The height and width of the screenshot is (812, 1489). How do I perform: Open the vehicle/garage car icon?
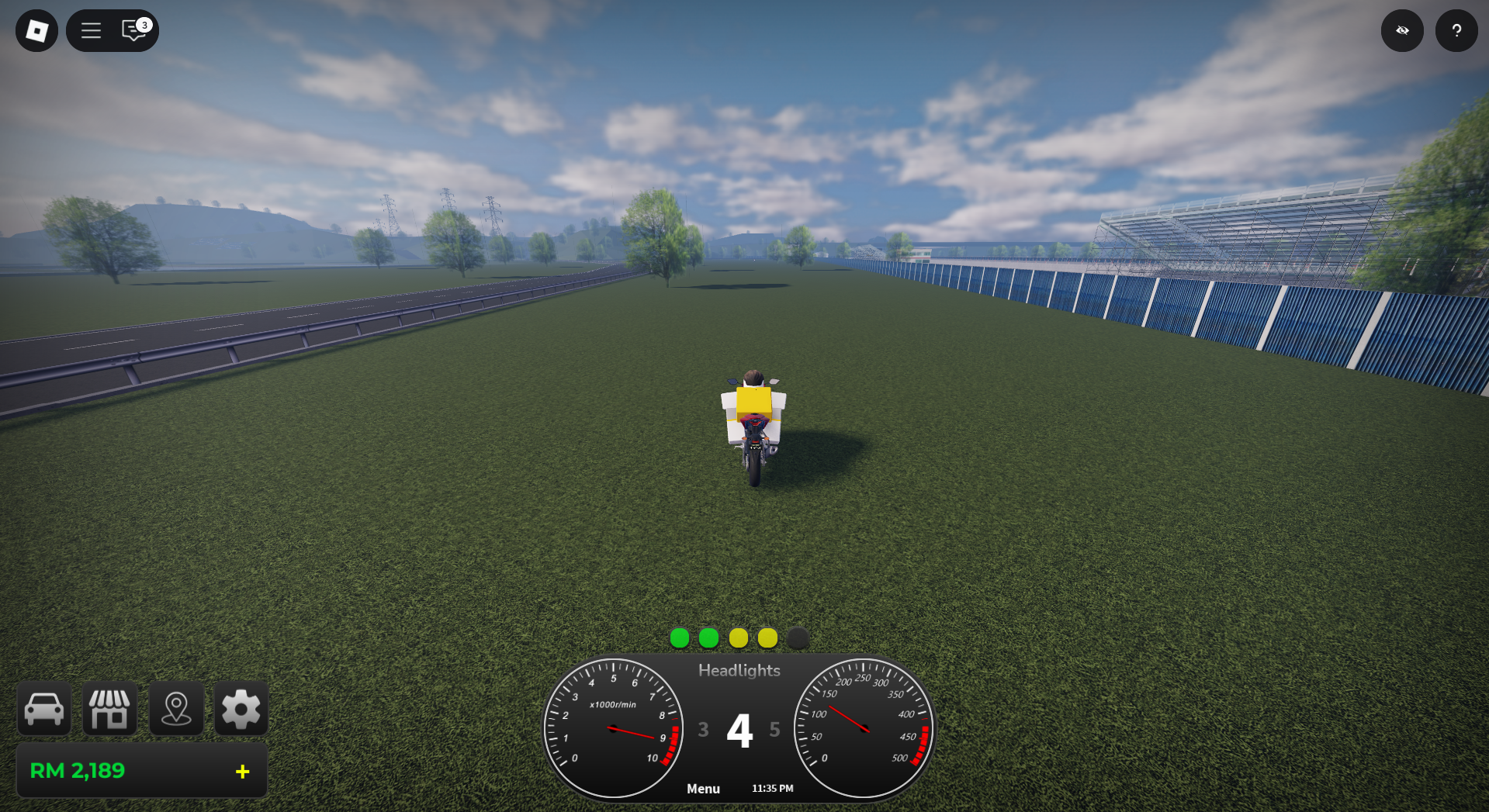[43, 708]
